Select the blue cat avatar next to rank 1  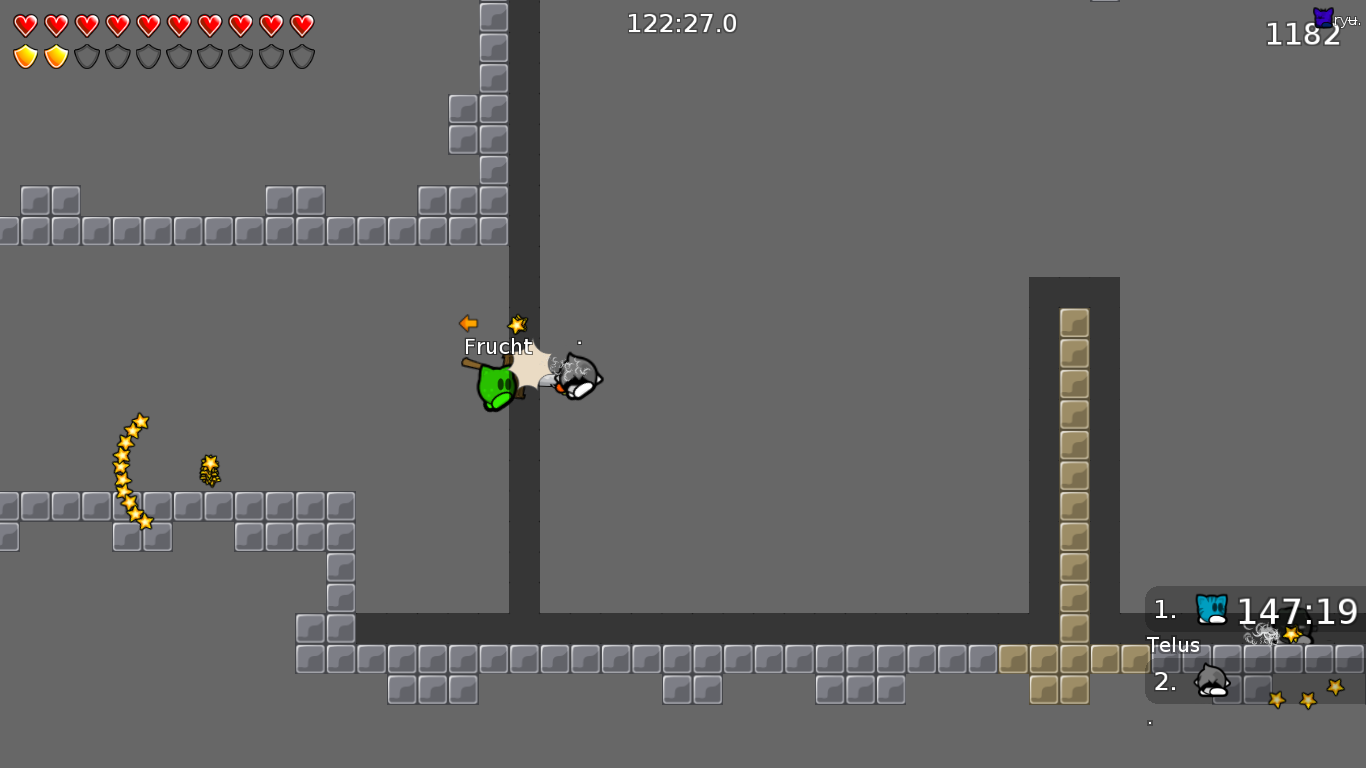pyautogui.click(x=1212, y=610)
